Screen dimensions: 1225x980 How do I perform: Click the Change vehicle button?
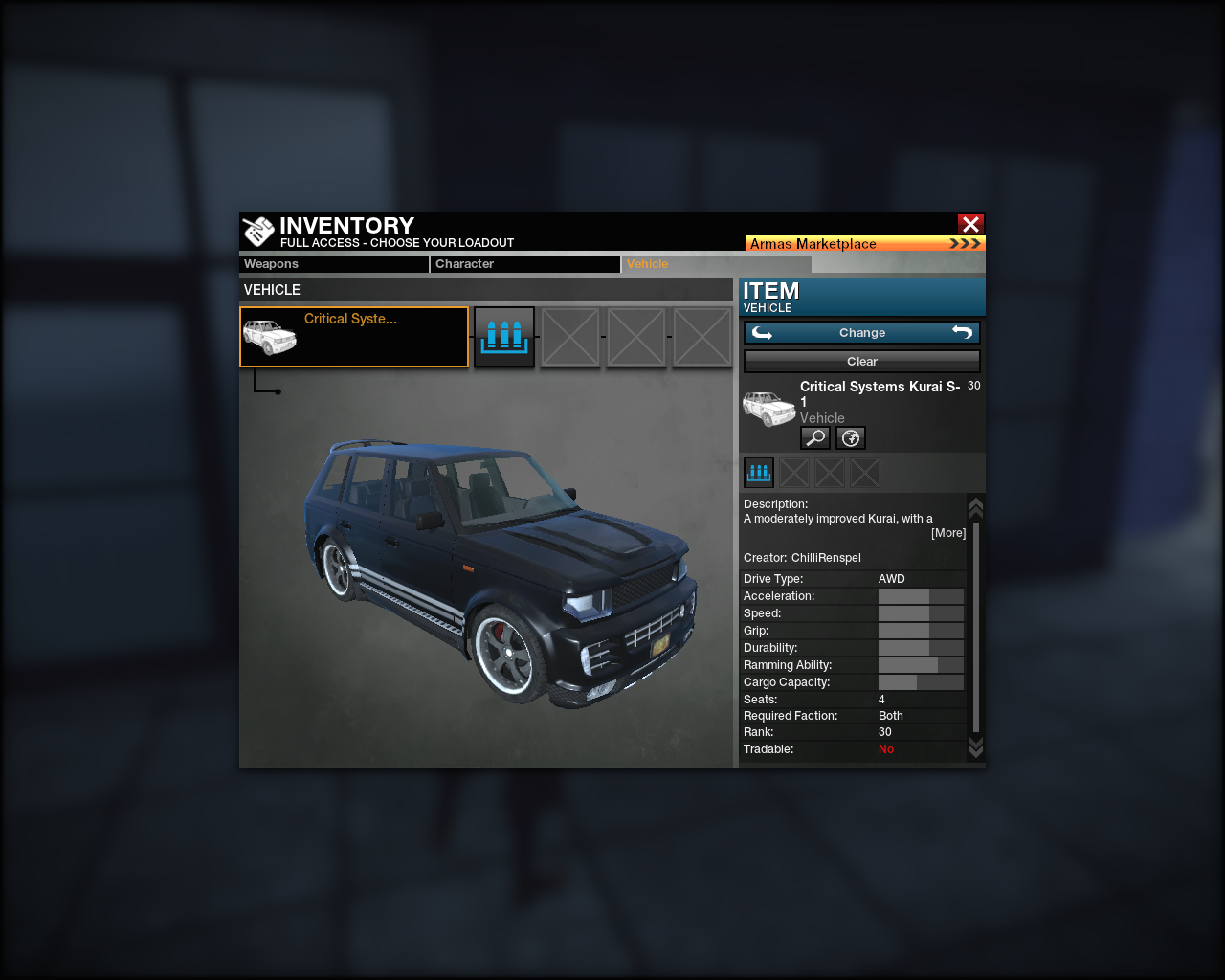[861, 333]
